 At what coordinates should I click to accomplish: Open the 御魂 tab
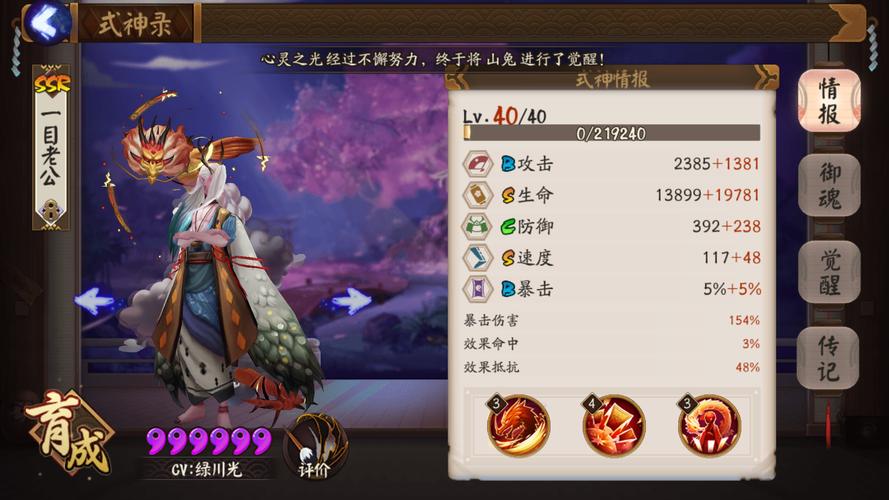[x=829, y=186]
